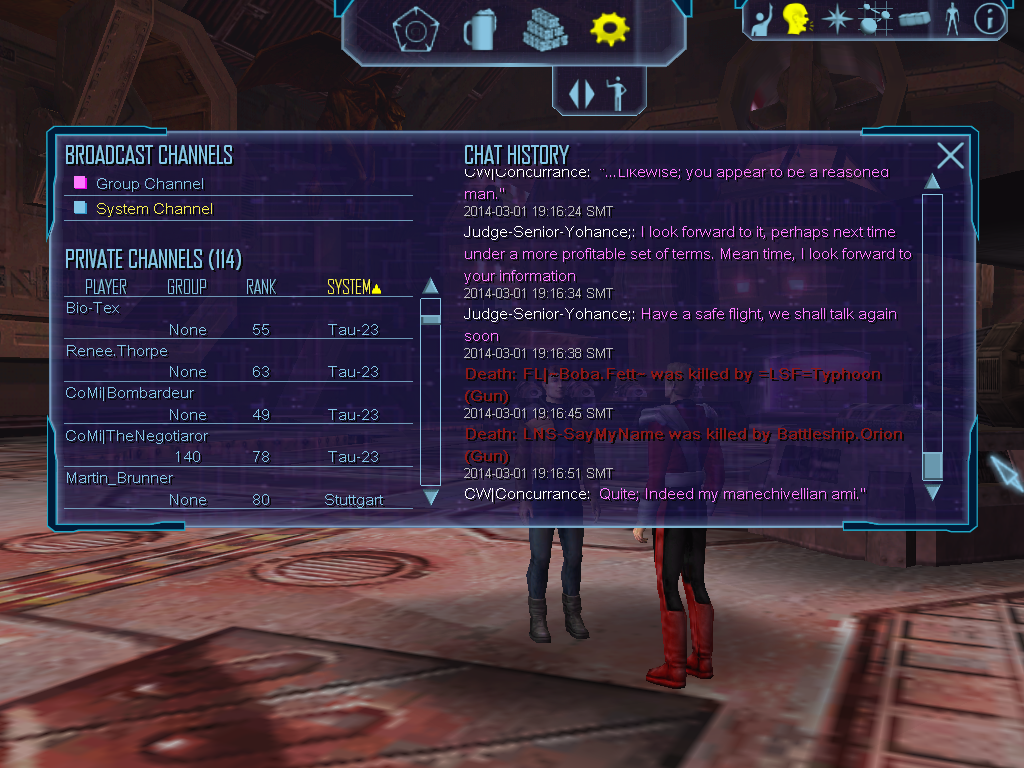This screenshot has height=768, width=1024.
Task: Select the Group Channel broadcast option
Action: [x=149, y=184]
